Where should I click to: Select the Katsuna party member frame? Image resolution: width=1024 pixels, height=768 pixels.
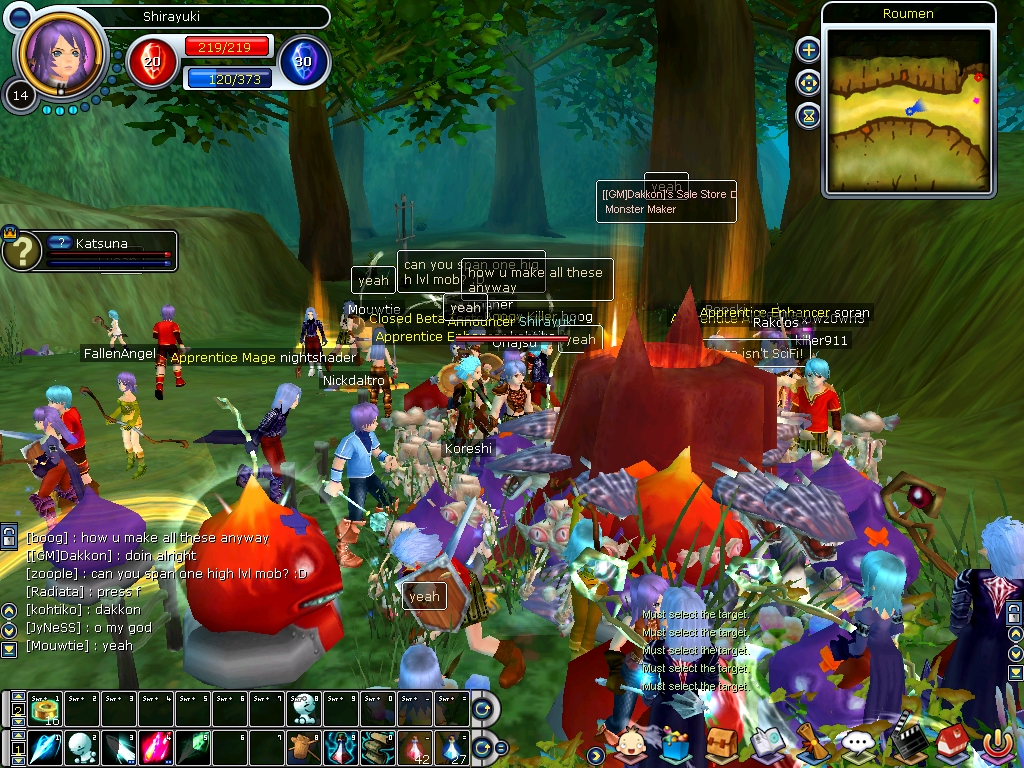pos(100,250)
